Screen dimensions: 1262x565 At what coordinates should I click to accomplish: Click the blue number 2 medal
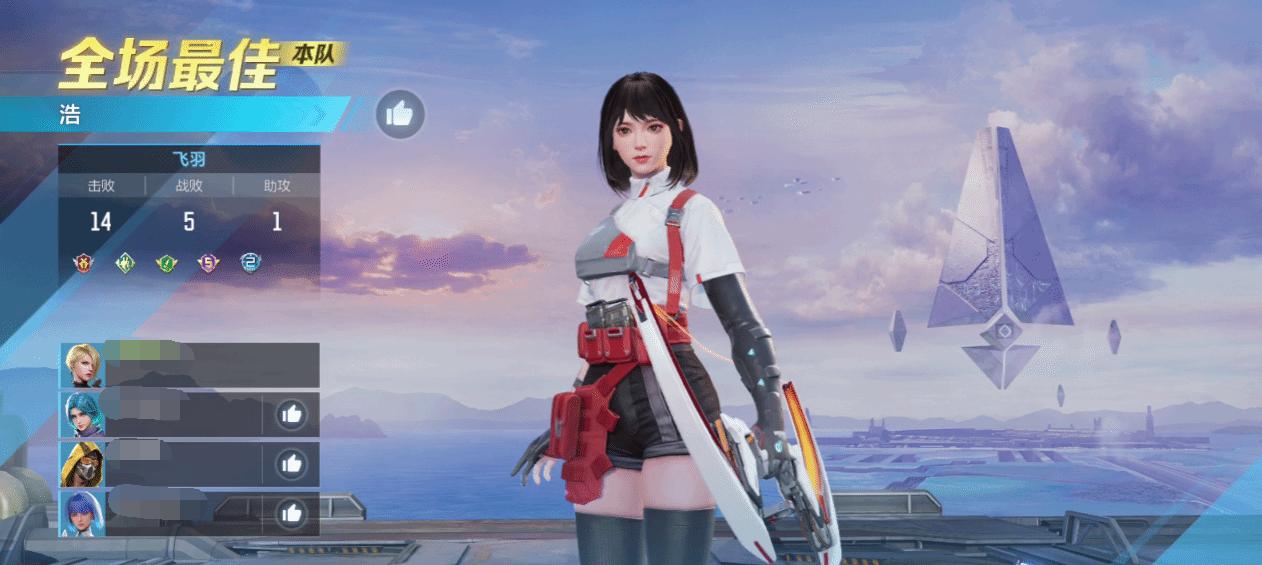tap(250, 263)
